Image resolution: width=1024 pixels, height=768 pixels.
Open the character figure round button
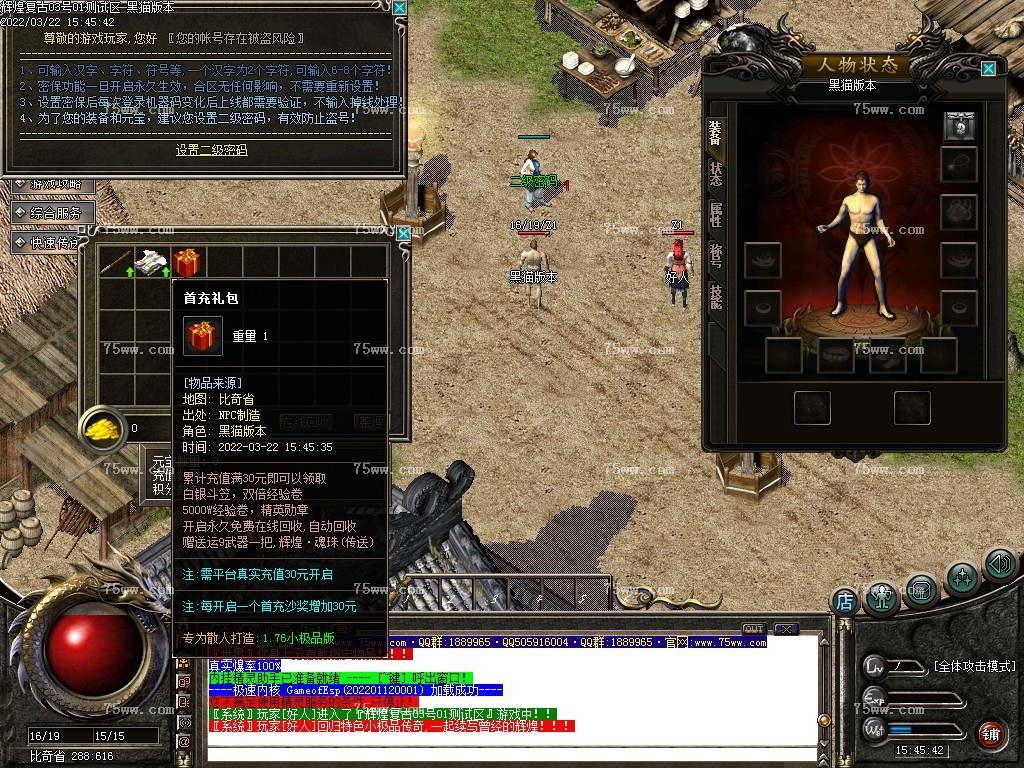coord(881,597)
